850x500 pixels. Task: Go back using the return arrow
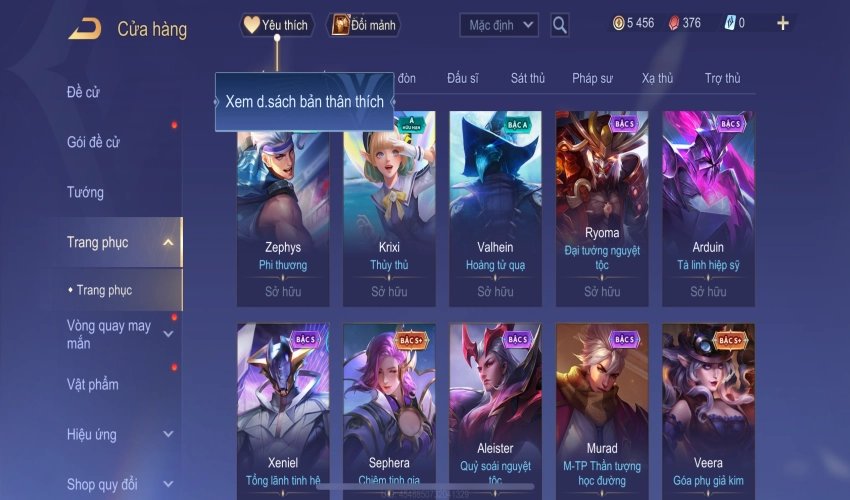click(x=84, y=28)
